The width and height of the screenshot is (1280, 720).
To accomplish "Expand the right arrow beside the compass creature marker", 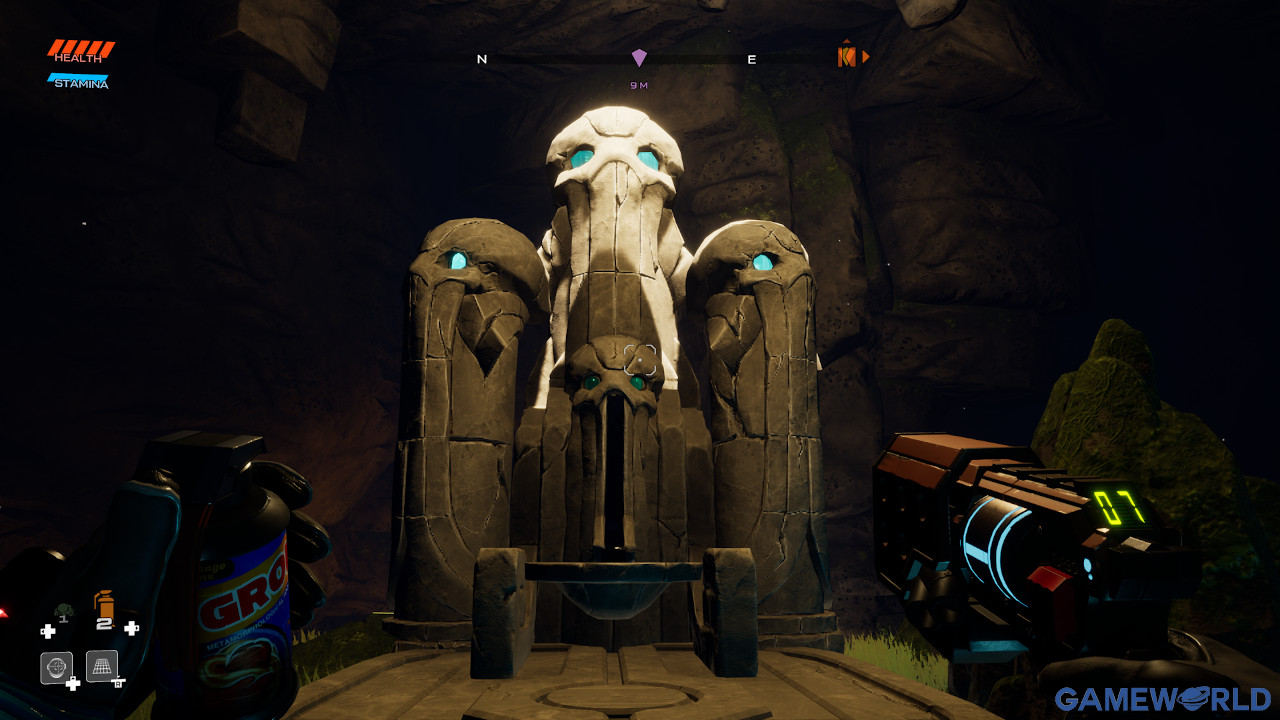I will coord(866,56).
